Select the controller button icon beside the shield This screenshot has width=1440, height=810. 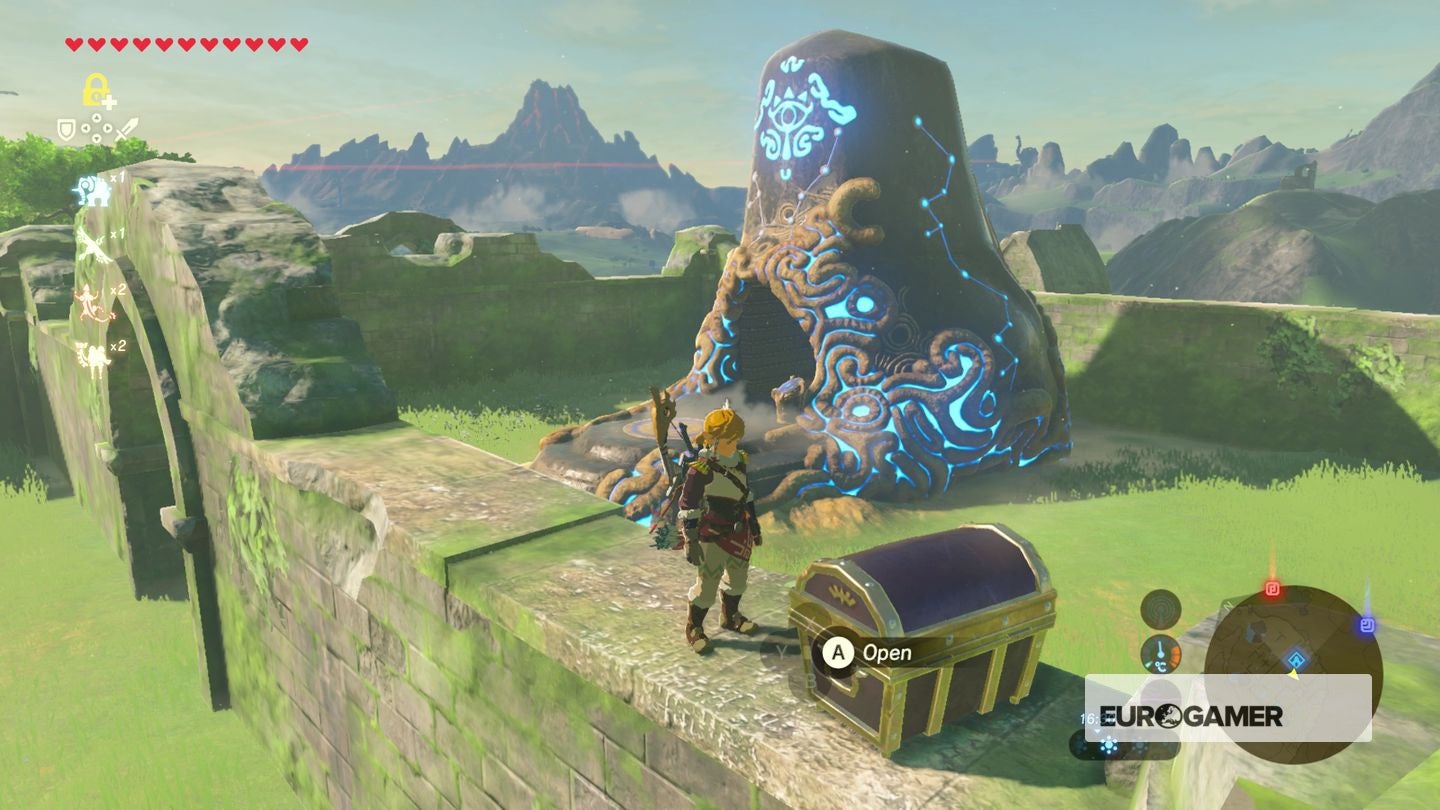click(x=96, y=126)
